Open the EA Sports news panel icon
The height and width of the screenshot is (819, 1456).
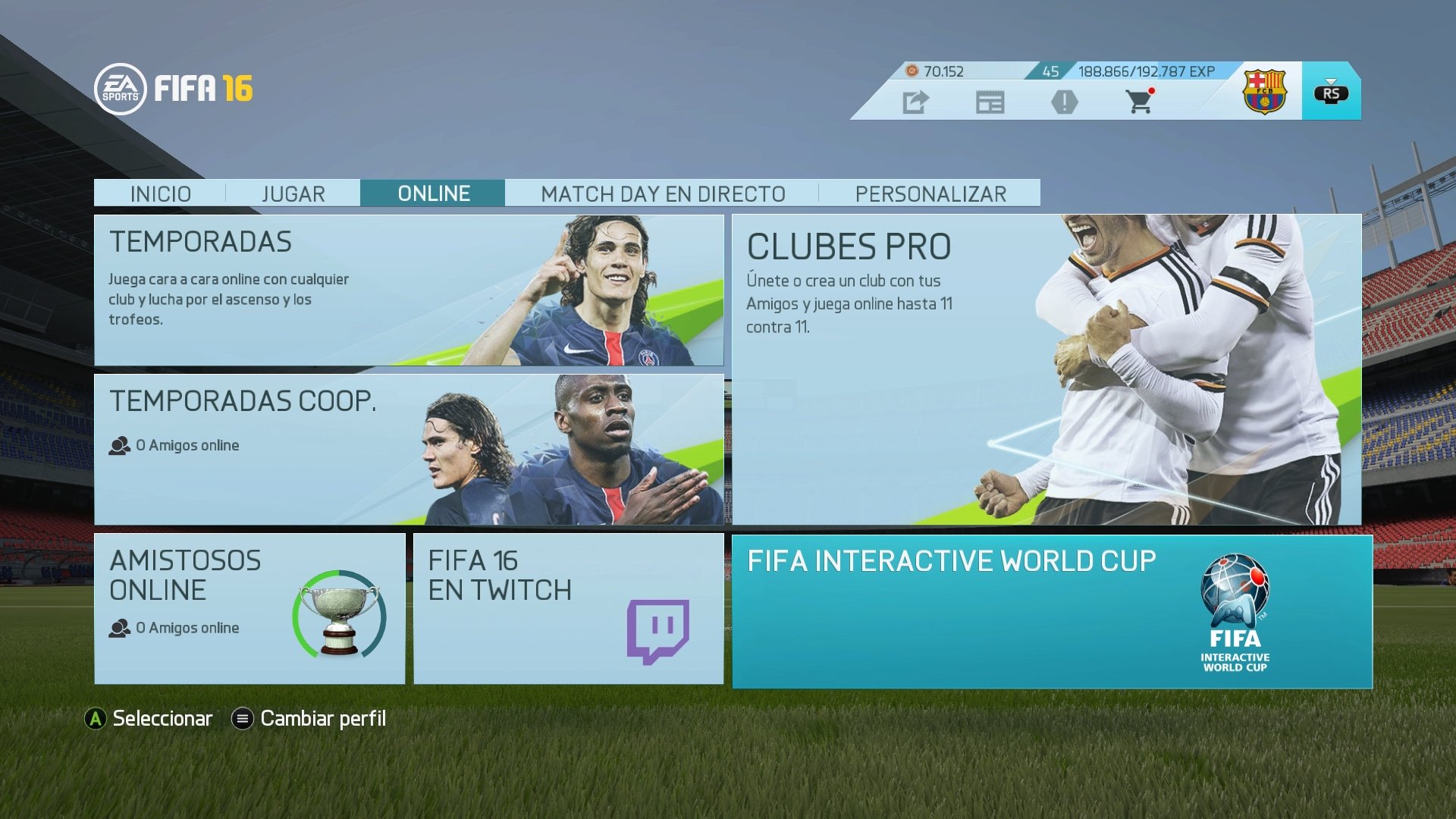(x=991, y=102)
